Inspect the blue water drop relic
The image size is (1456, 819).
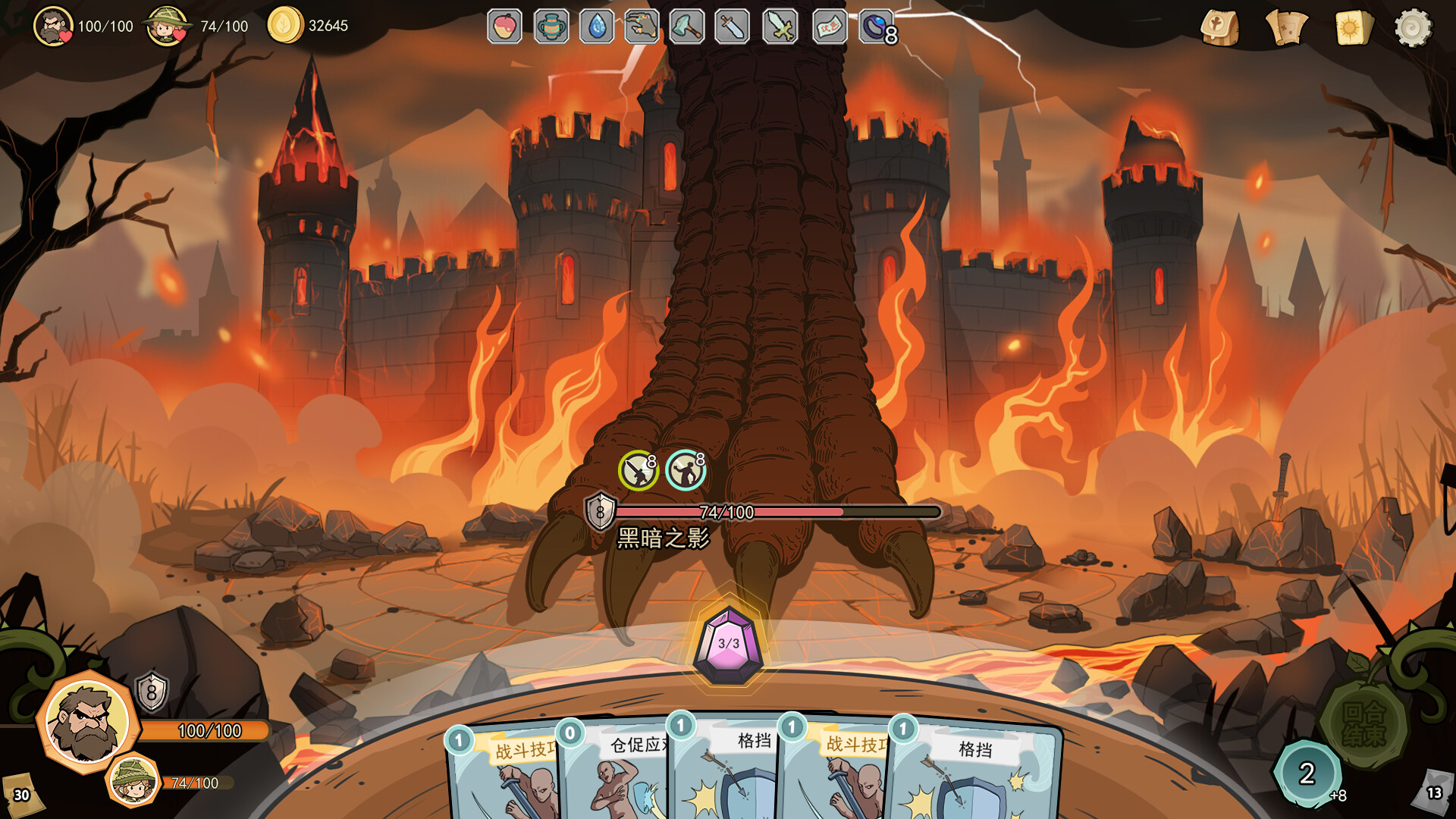597,27
